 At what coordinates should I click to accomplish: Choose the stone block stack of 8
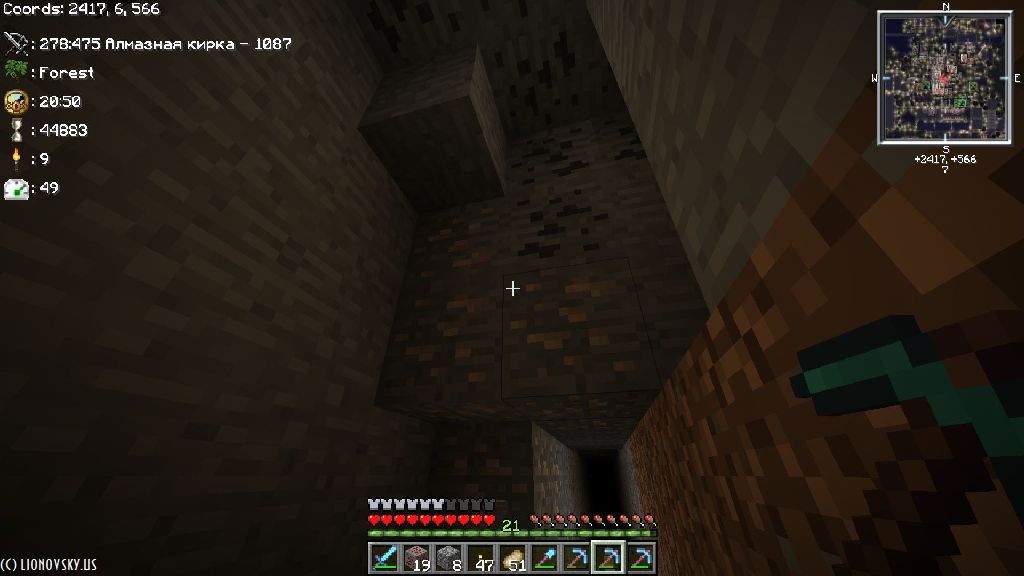tap(449, 557)
